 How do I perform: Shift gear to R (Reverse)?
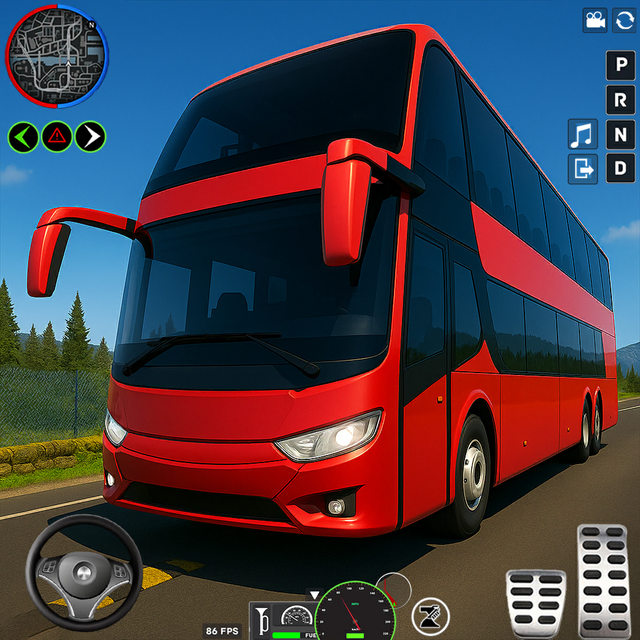coord(621,100)
